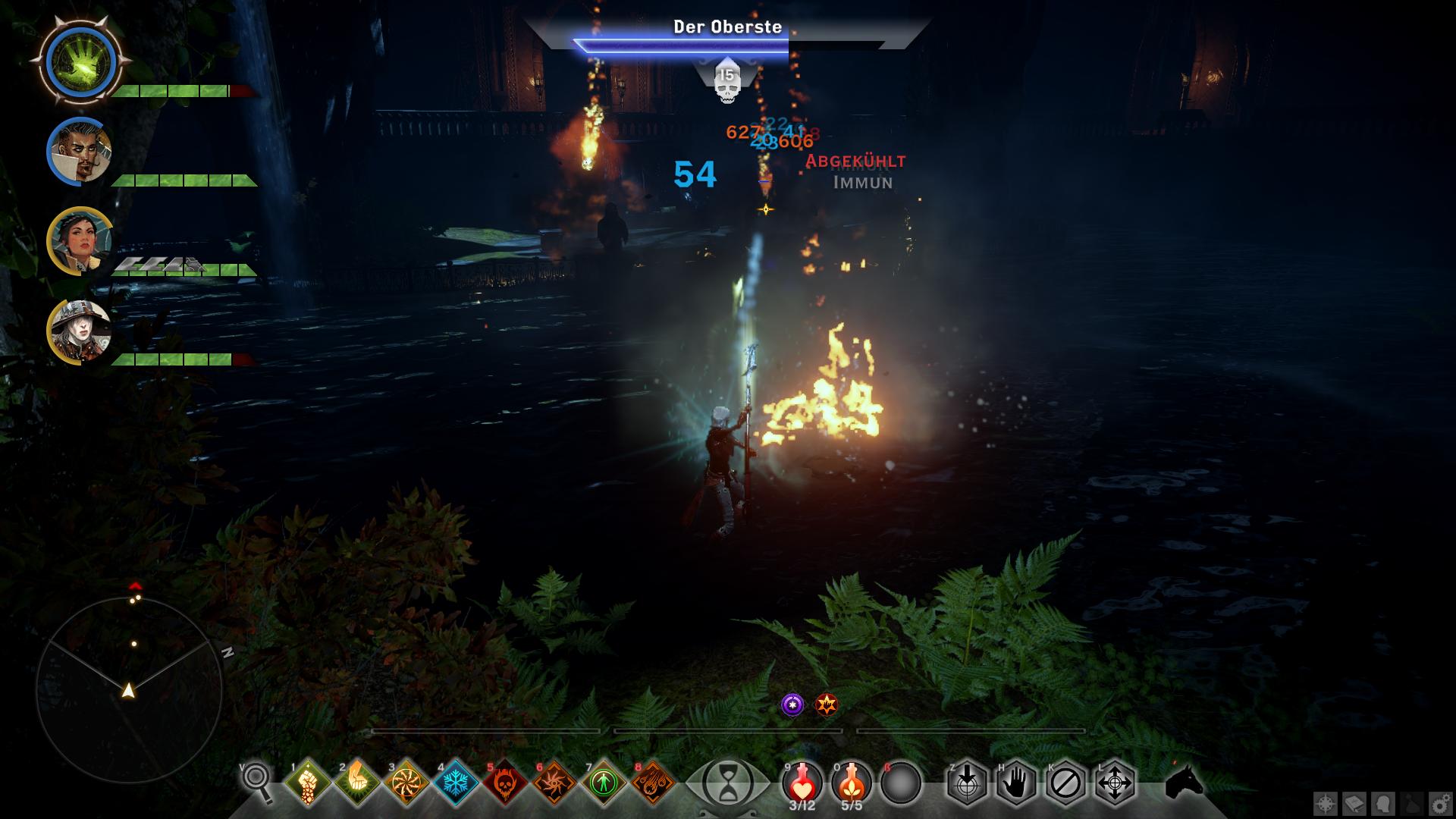Activate the green human figure ability
1456x819 pixels.
[x=604, y=782]
